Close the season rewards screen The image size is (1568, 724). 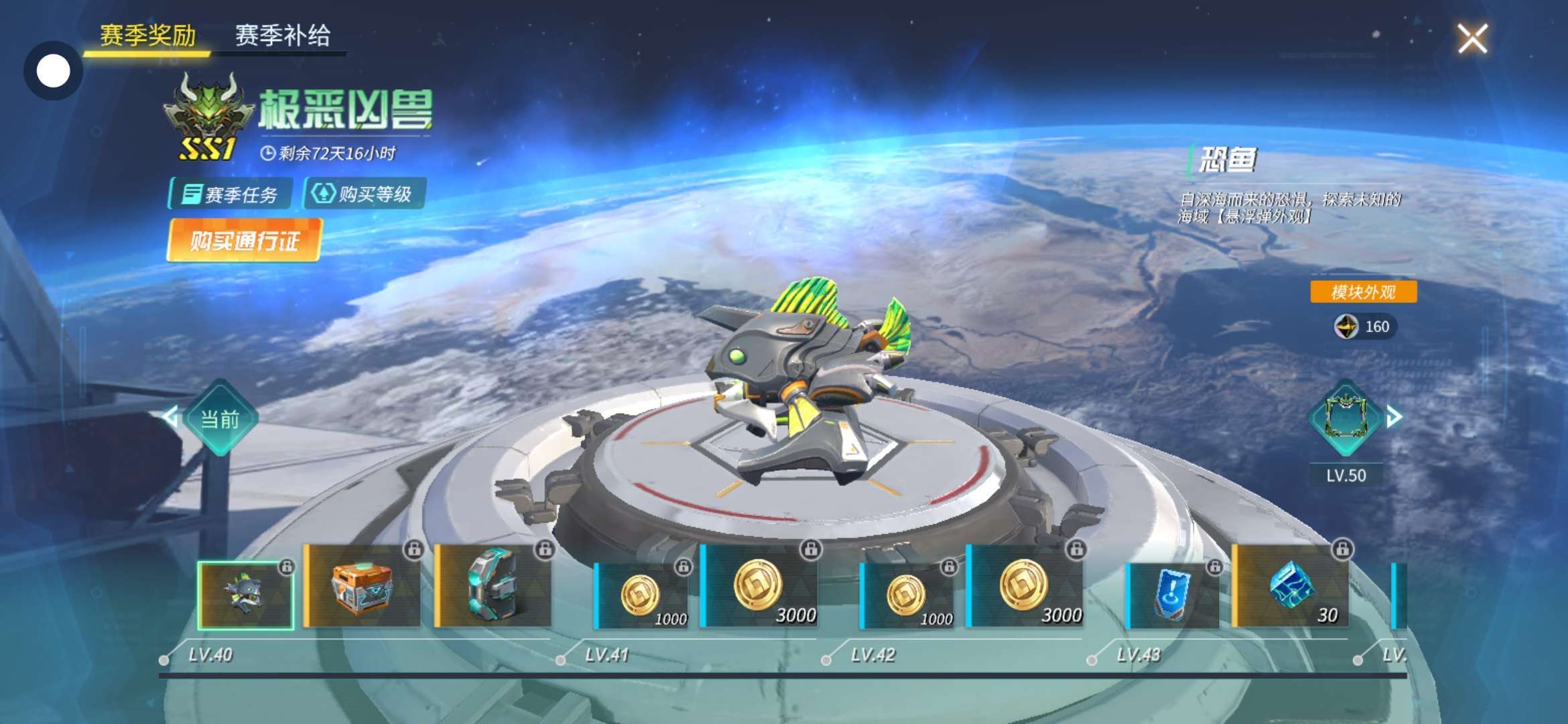[x=1472, y=38]
